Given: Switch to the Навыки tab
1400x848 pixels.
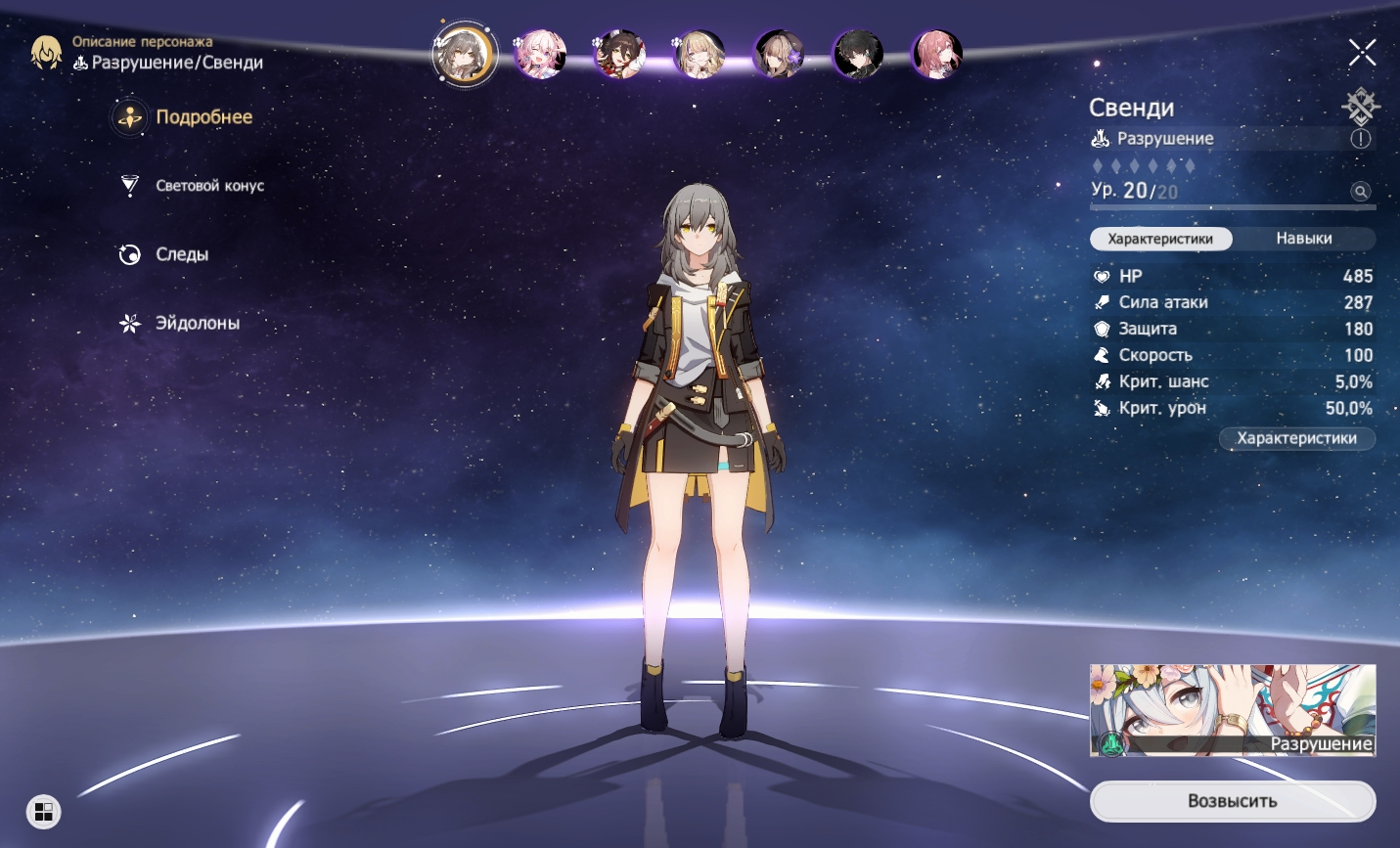Looking at the screenshot, I should coord(1303,239).
